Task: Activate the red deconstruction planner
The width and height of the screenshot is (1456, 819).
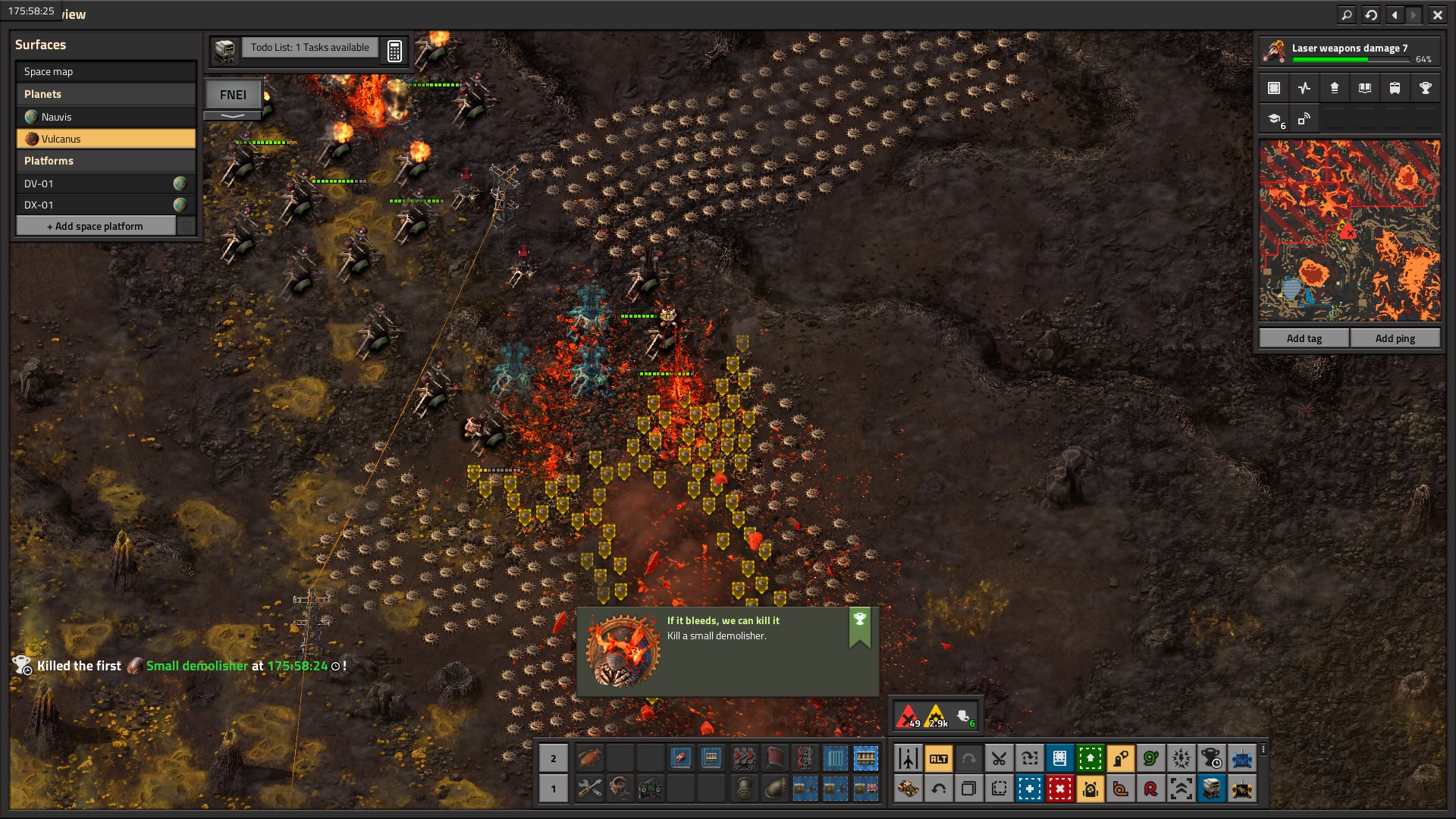Action: [1059, 789]
